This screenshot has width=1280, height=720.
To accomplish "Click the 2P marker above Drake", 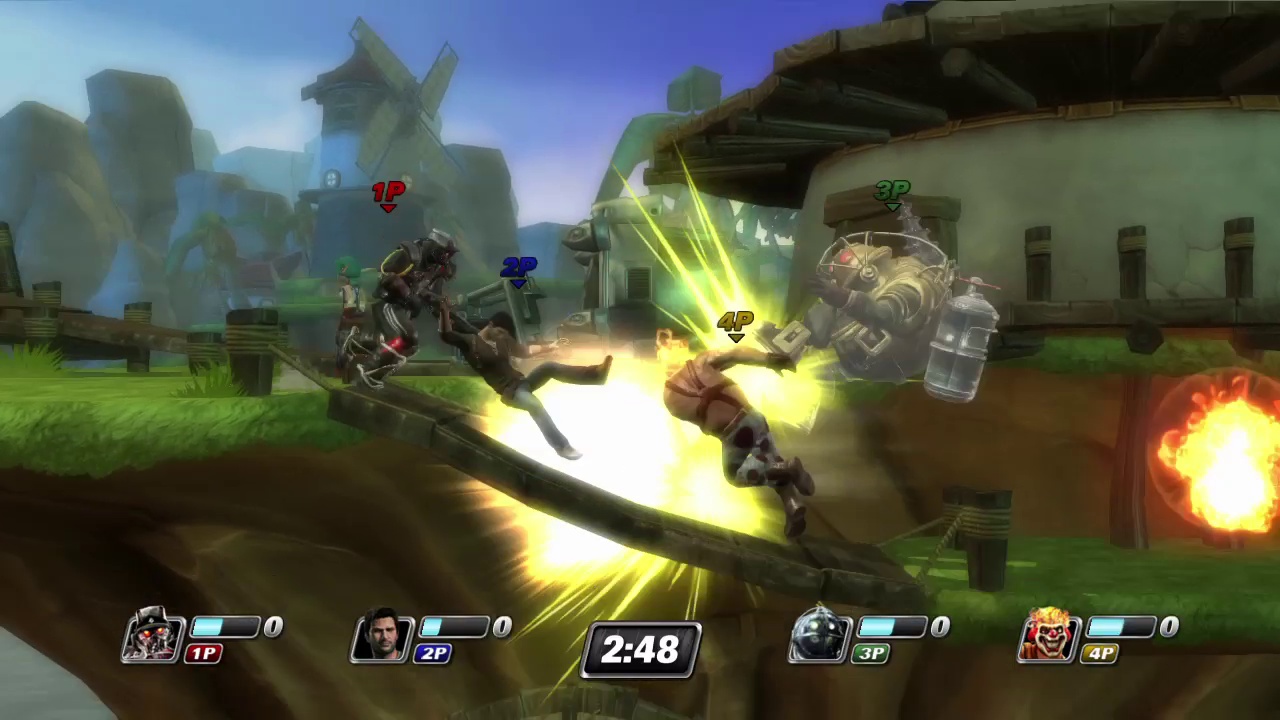I will (518, 267).
